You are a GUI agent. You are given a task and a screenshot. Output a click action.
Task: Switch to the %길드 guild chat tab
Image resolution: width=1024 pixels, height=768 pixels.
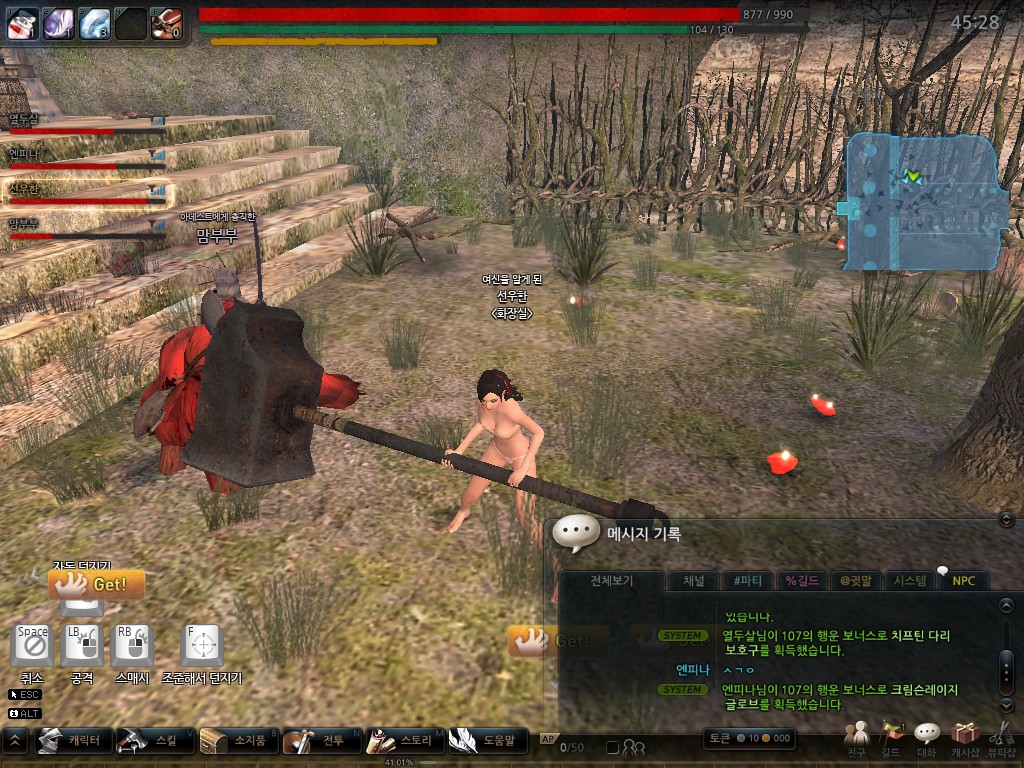[x=803, y=581]
